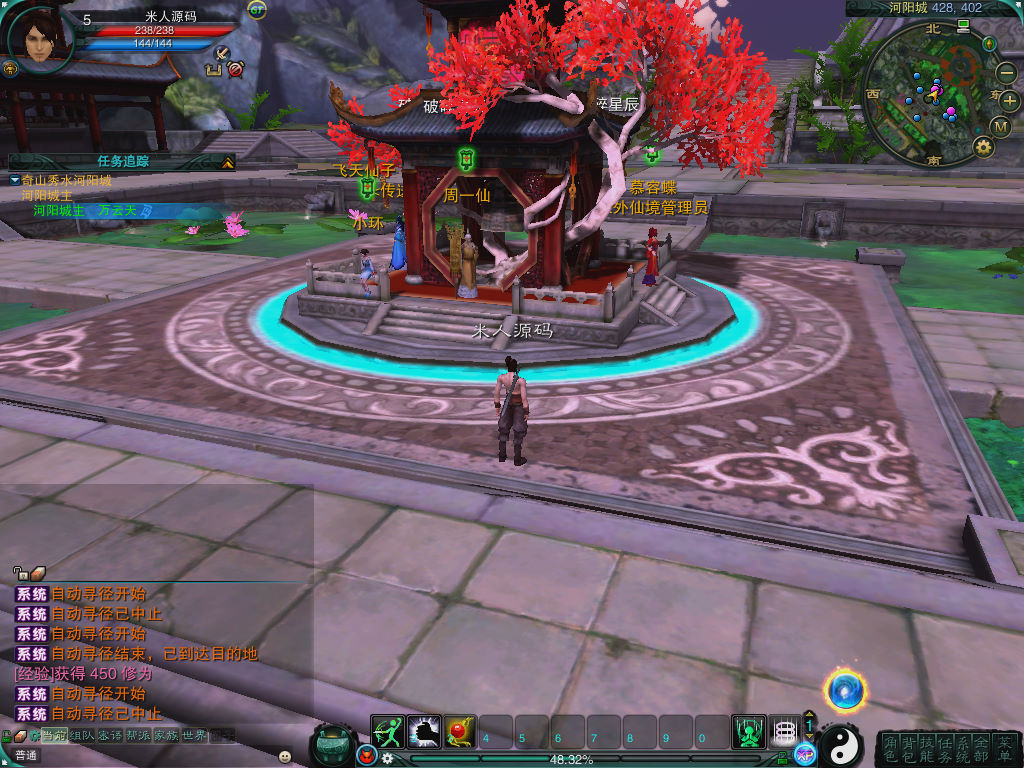Open the 菜单 main menu button
This screenshot has height=768, width=1024.
point(1003,748)
